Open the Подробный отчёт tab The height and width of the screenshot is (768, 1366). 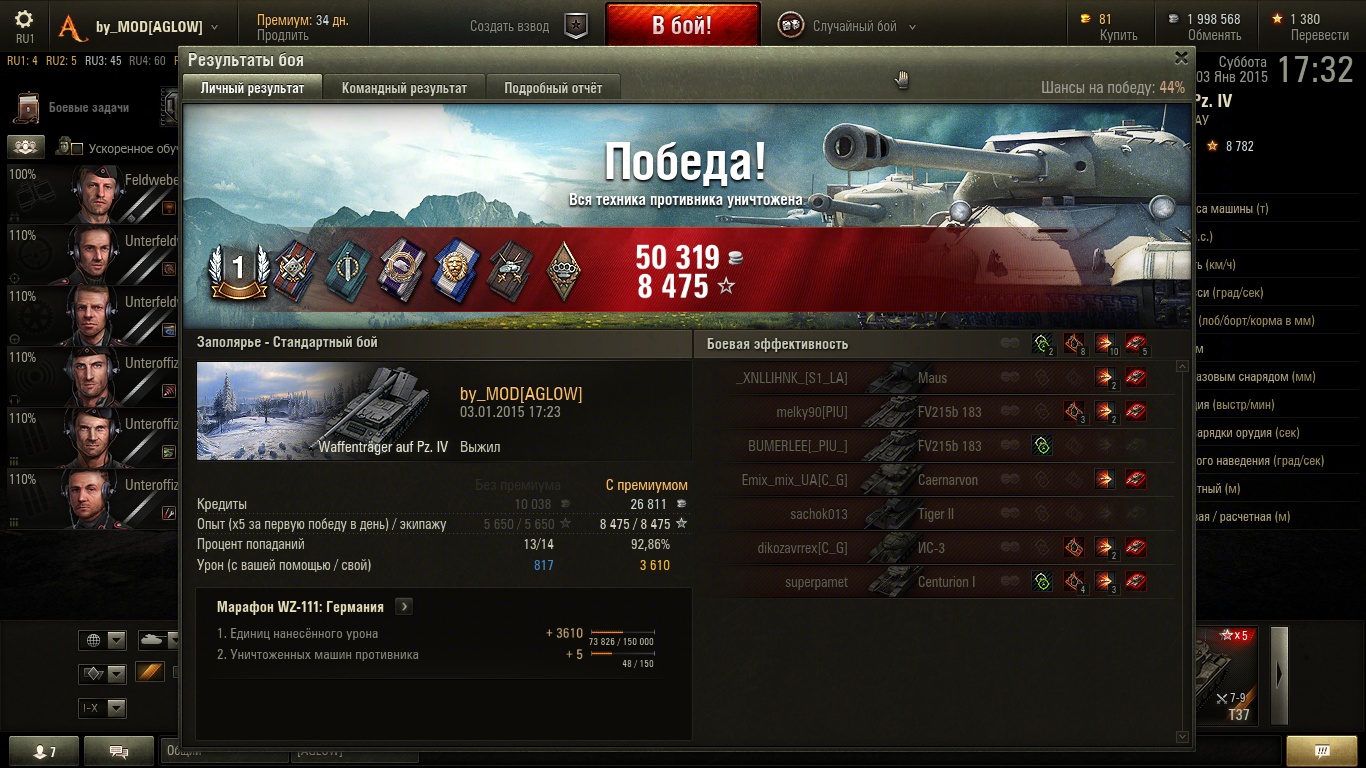pos(553,88)
